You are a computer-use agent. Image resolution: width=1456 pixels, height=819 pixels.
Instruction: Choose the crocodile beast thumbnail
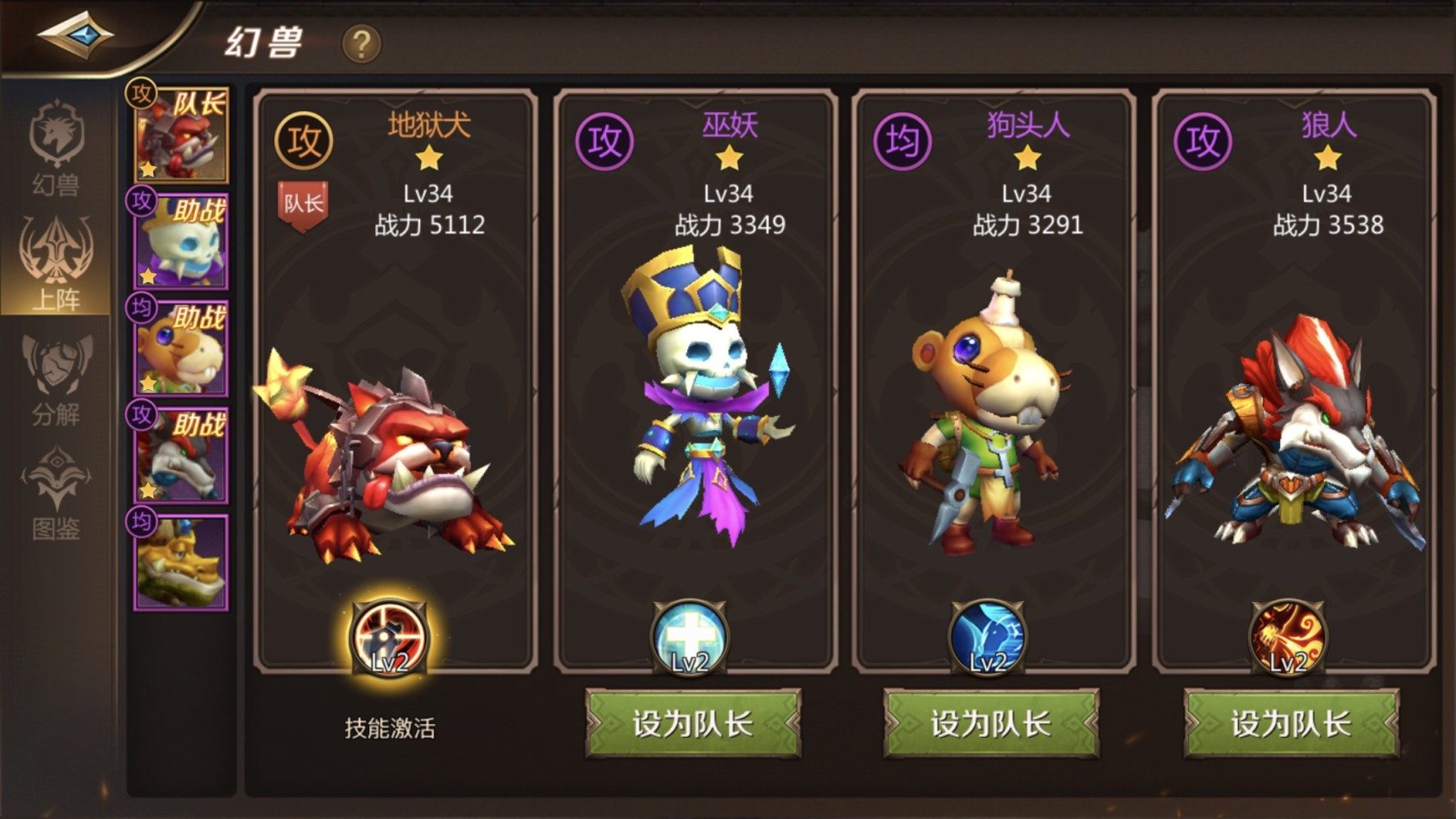click(181, 563)
